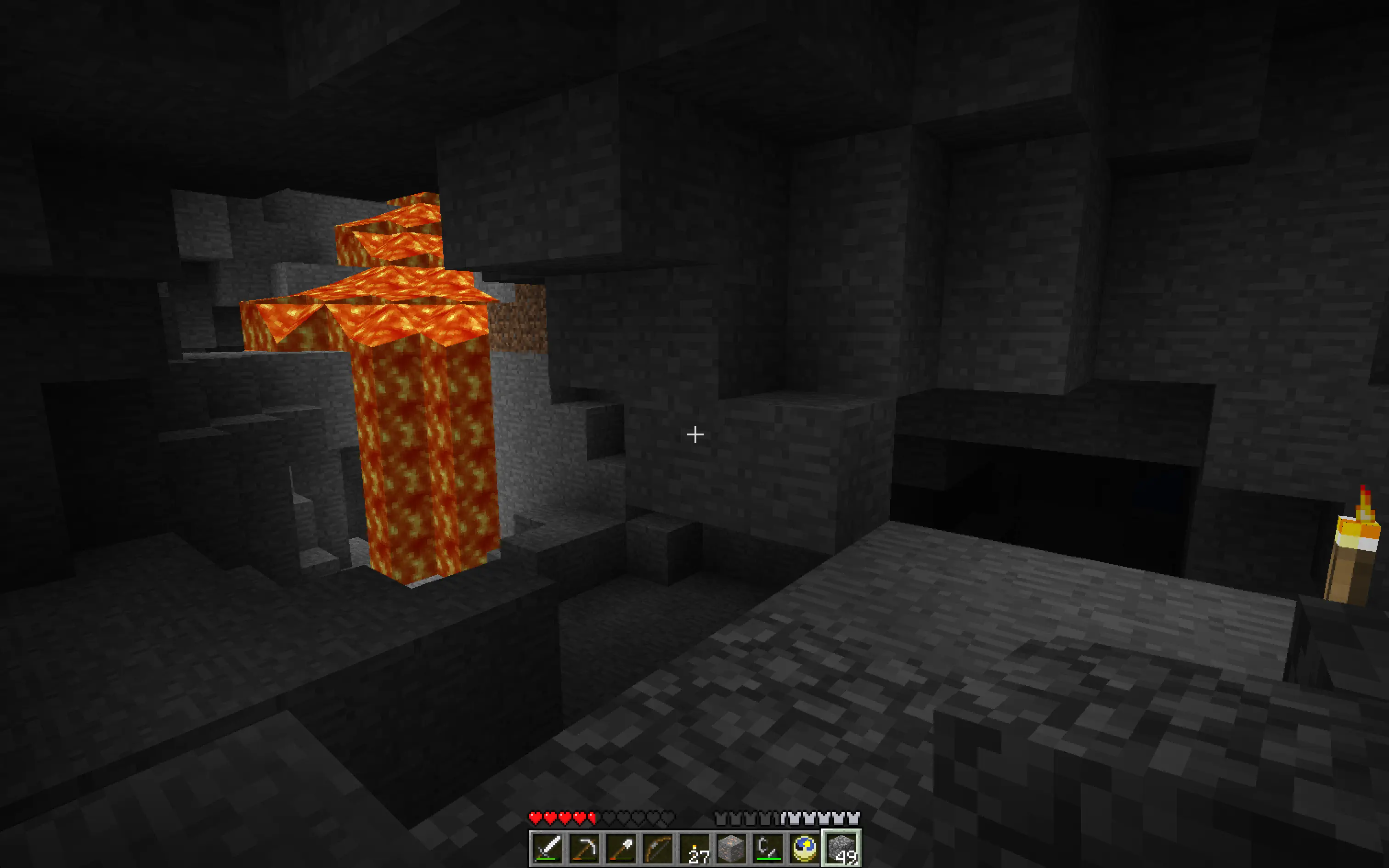The width and height of the screenshot is (1389, 868).
Task: Click the first full red heart
Action: click(536, 817)
